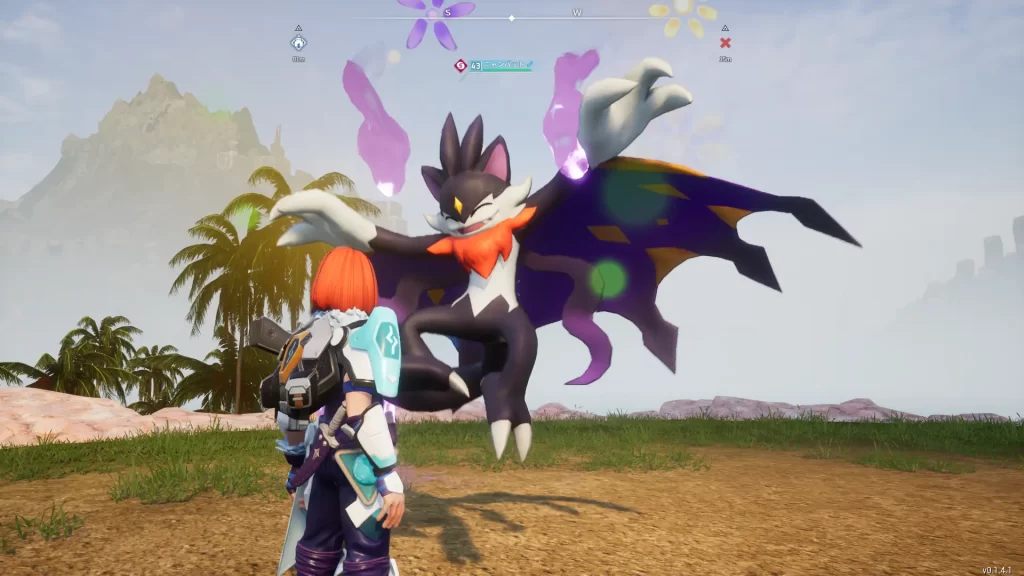The image size is (1024, 576).
Task: Click the red X marker on the compass
Action: 725,43
